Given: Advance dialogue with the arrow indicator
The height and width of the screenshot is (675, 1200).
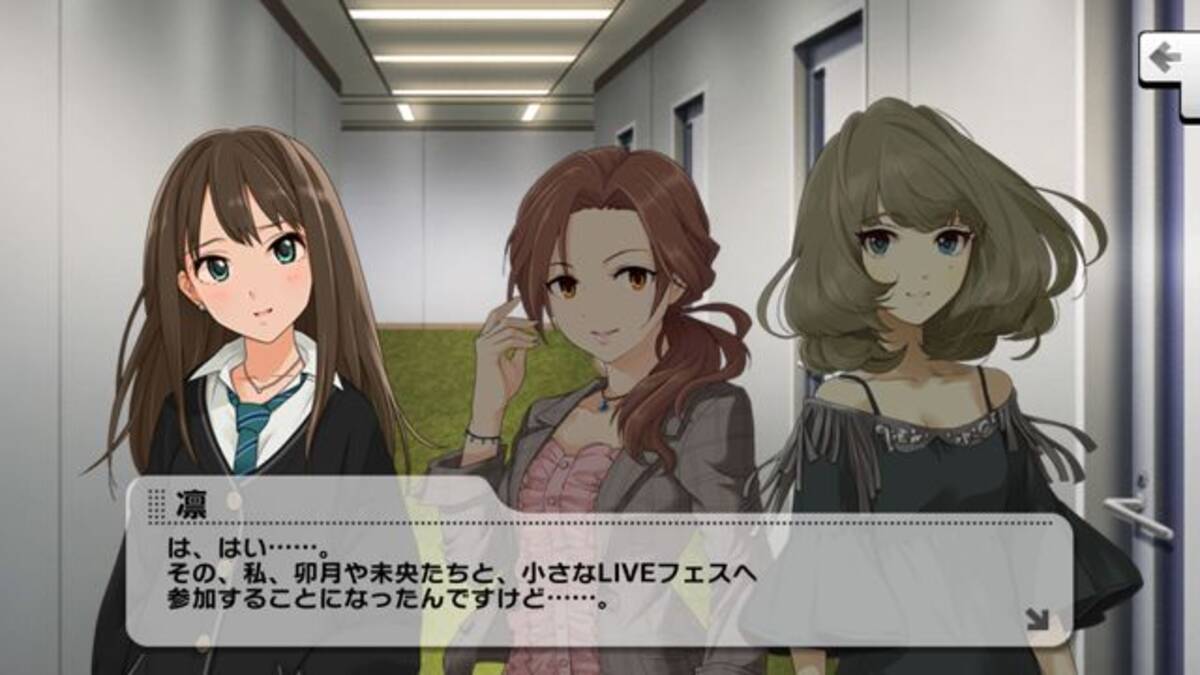Looking at the screenshot, I should [x=1037, y=621].
